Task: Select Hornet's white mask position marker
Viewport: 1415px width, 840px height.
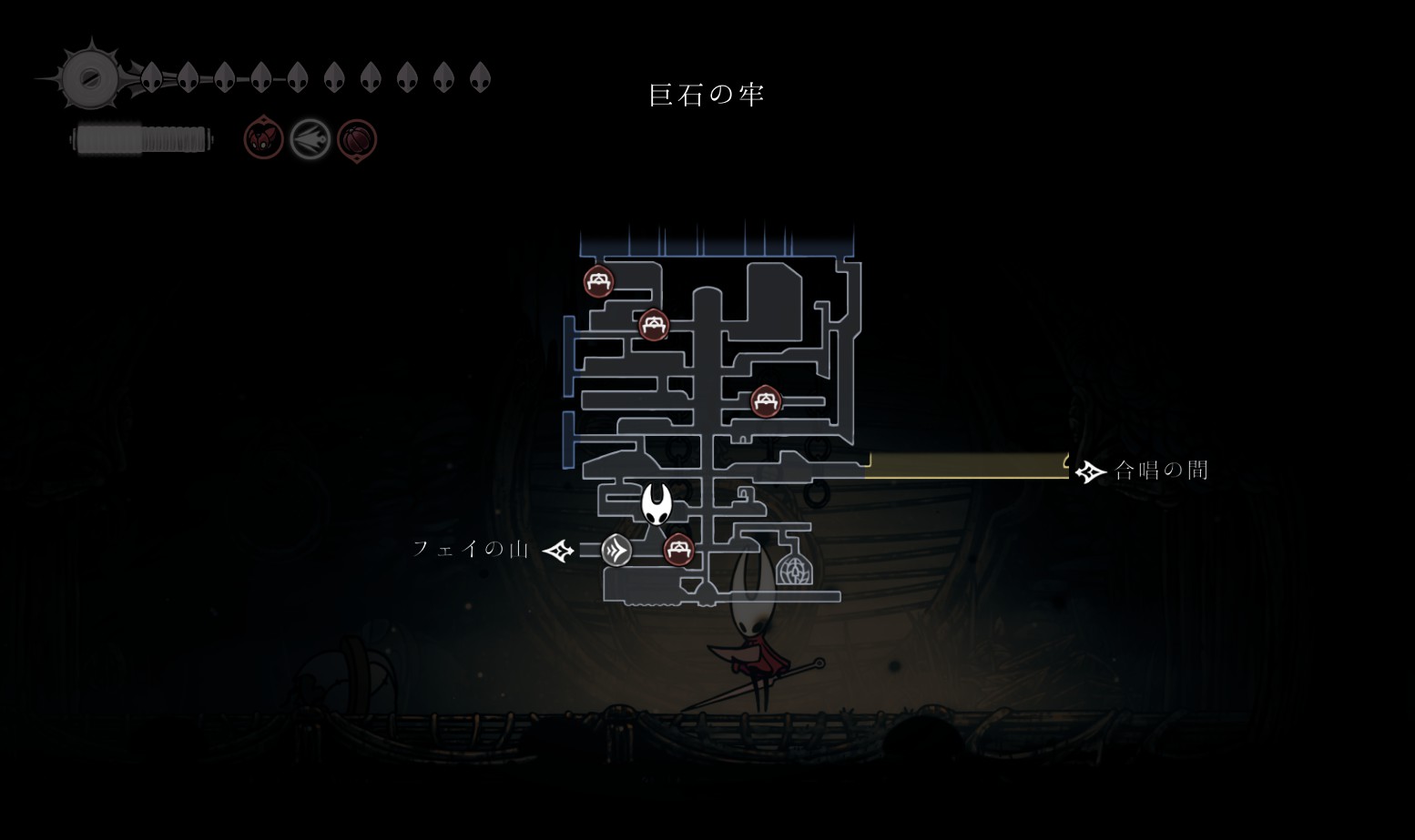Action: click(x=657, y=503)
